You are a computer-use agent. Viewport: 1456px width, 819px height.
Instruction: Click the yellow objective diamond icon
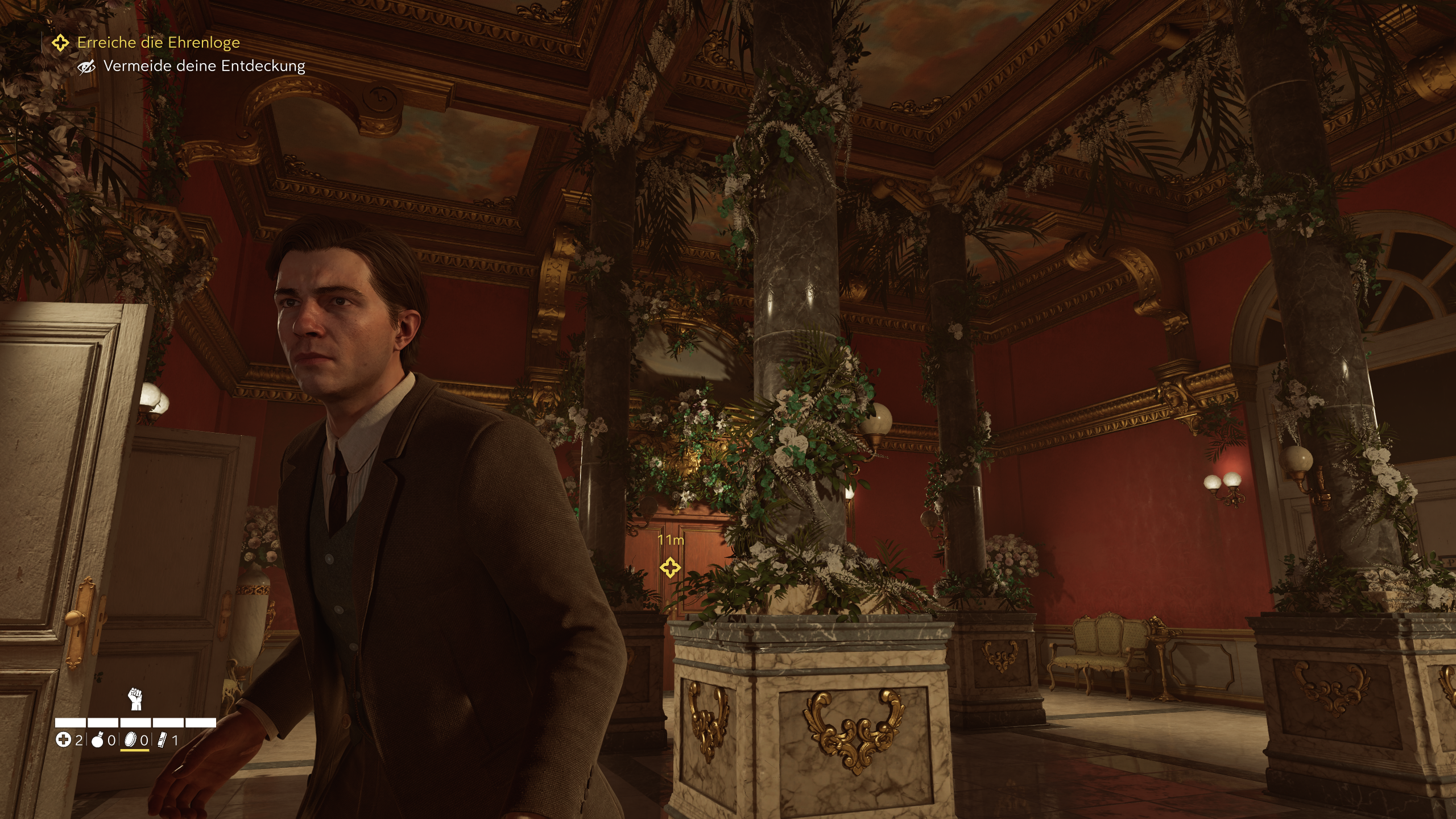[x=60, y=43]
